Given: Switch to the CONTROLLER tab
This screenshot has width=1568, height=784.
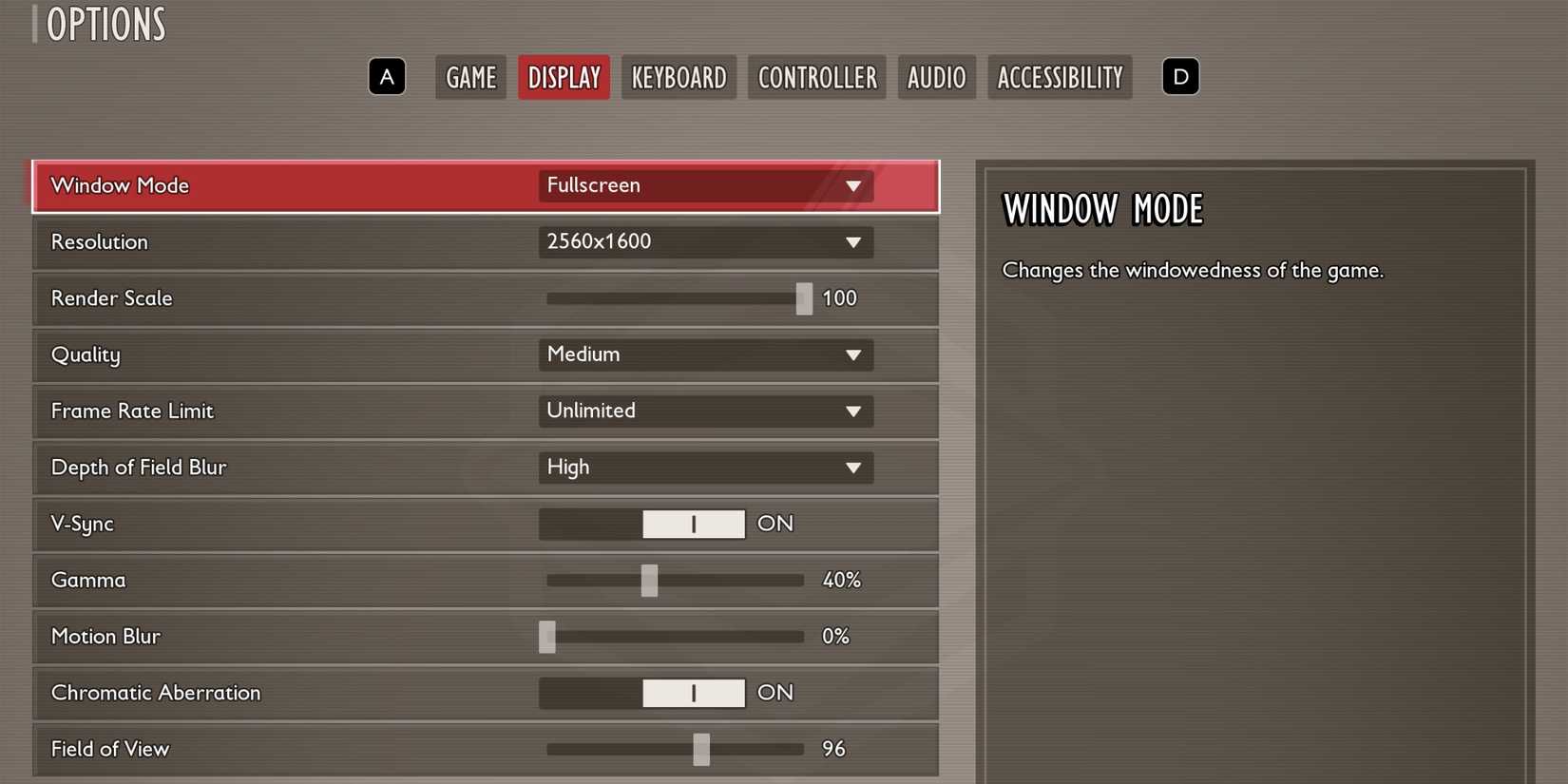Looking at the screenshot, I should (x=815, y=77).
